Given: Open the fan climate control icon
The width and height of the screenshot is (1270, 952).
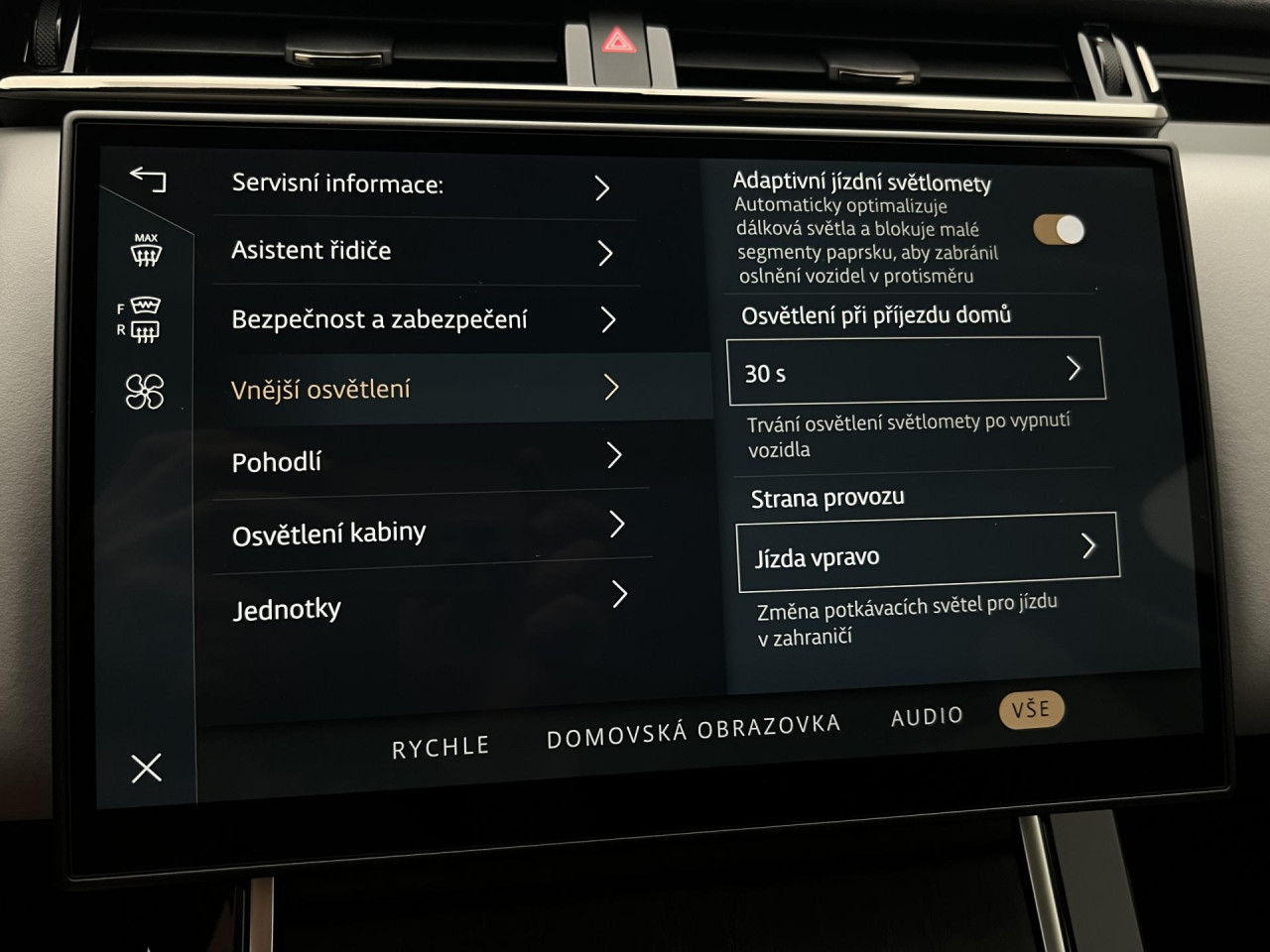Looking at the screenshot, I should 145,392.
